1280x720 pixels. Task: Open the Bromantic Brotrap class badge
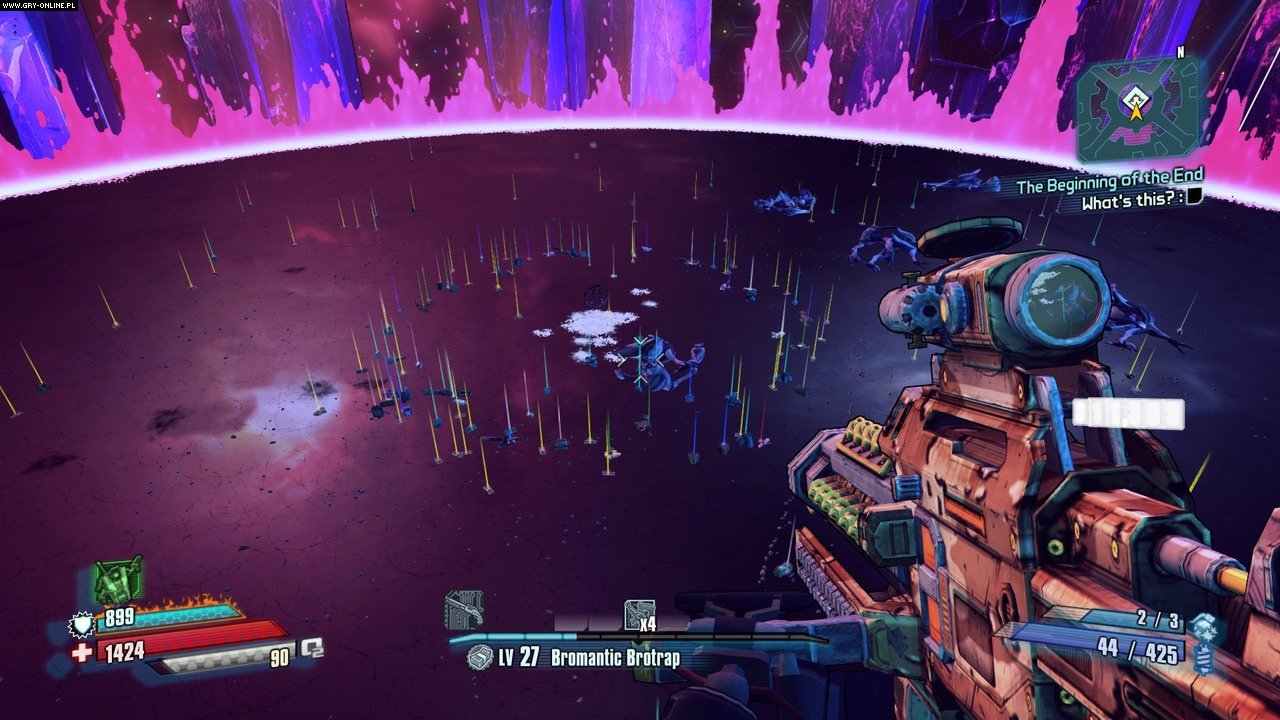(x=480, y=658)
